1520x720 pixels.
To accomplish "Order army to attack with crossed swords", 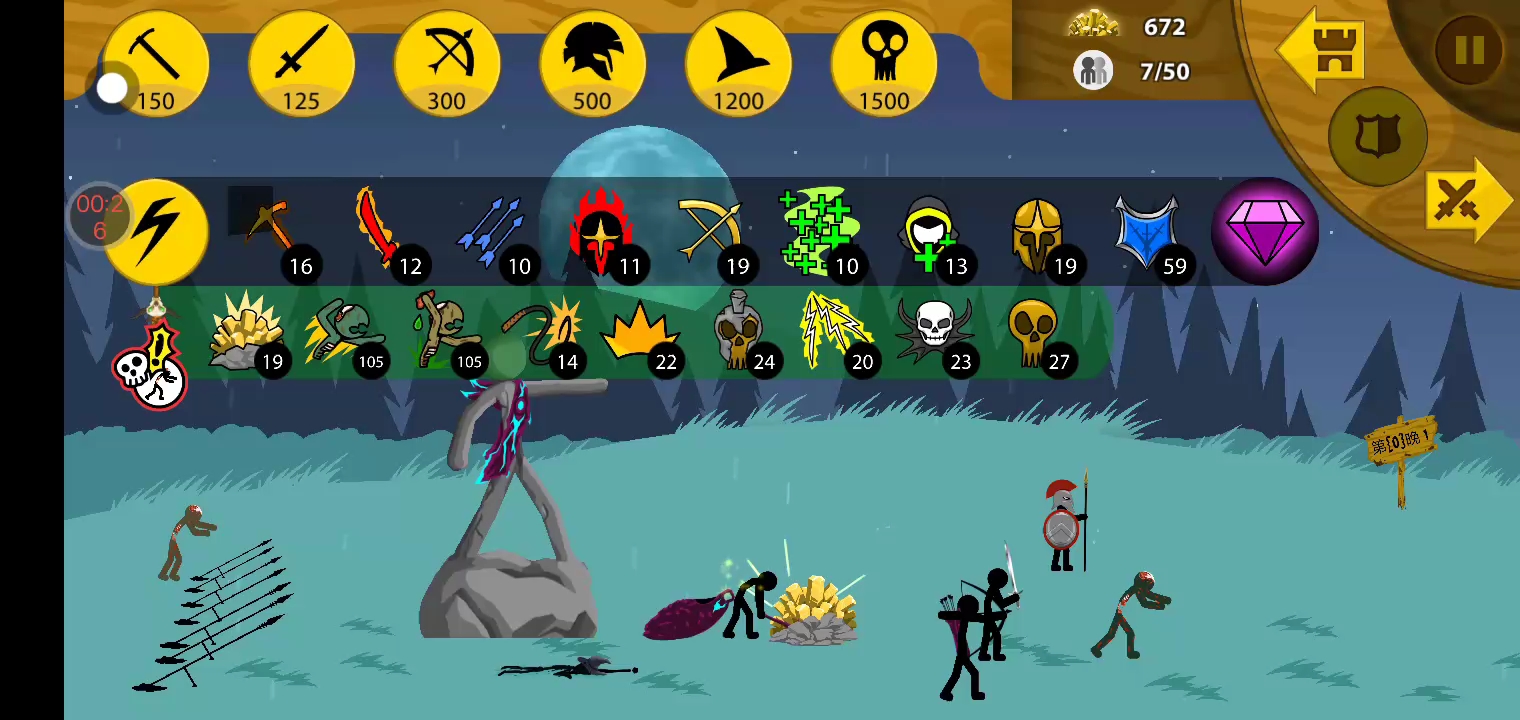I will pyautogui.click(x=1462, y=202).
